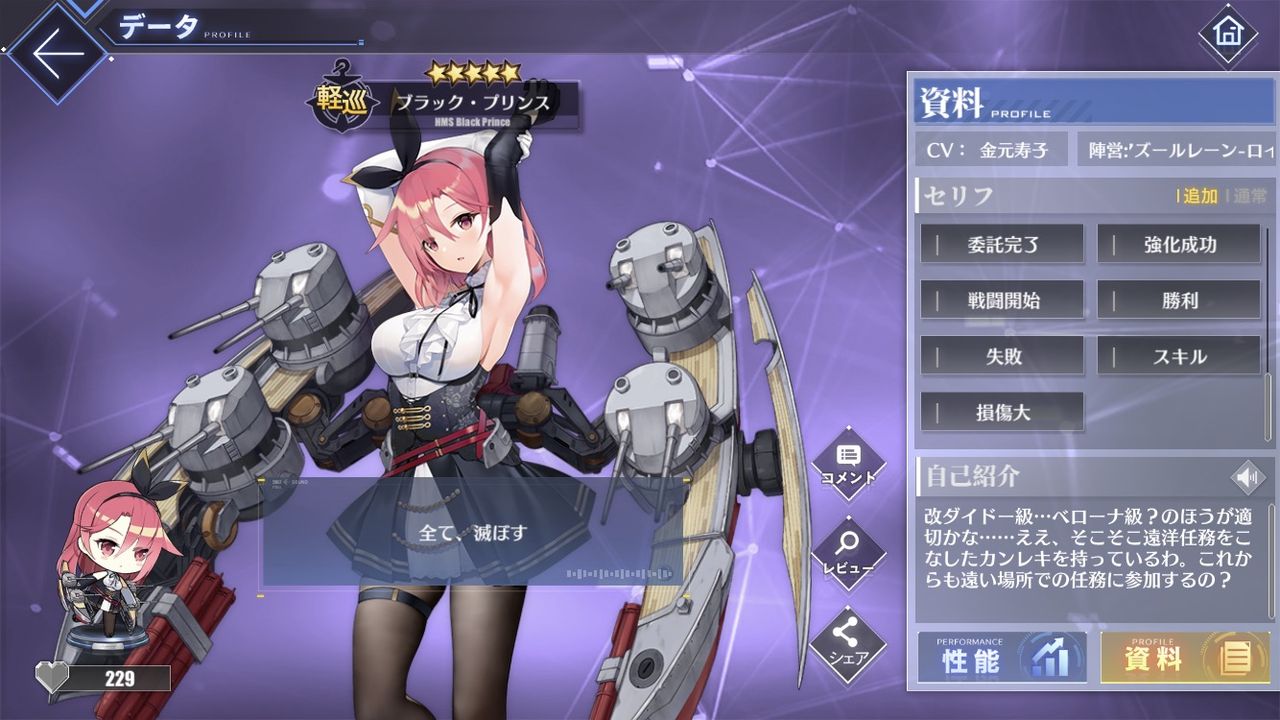This screenshot has height=720, width=1280.
Task: Play the スキル skill voice line
Action: 1178,356
